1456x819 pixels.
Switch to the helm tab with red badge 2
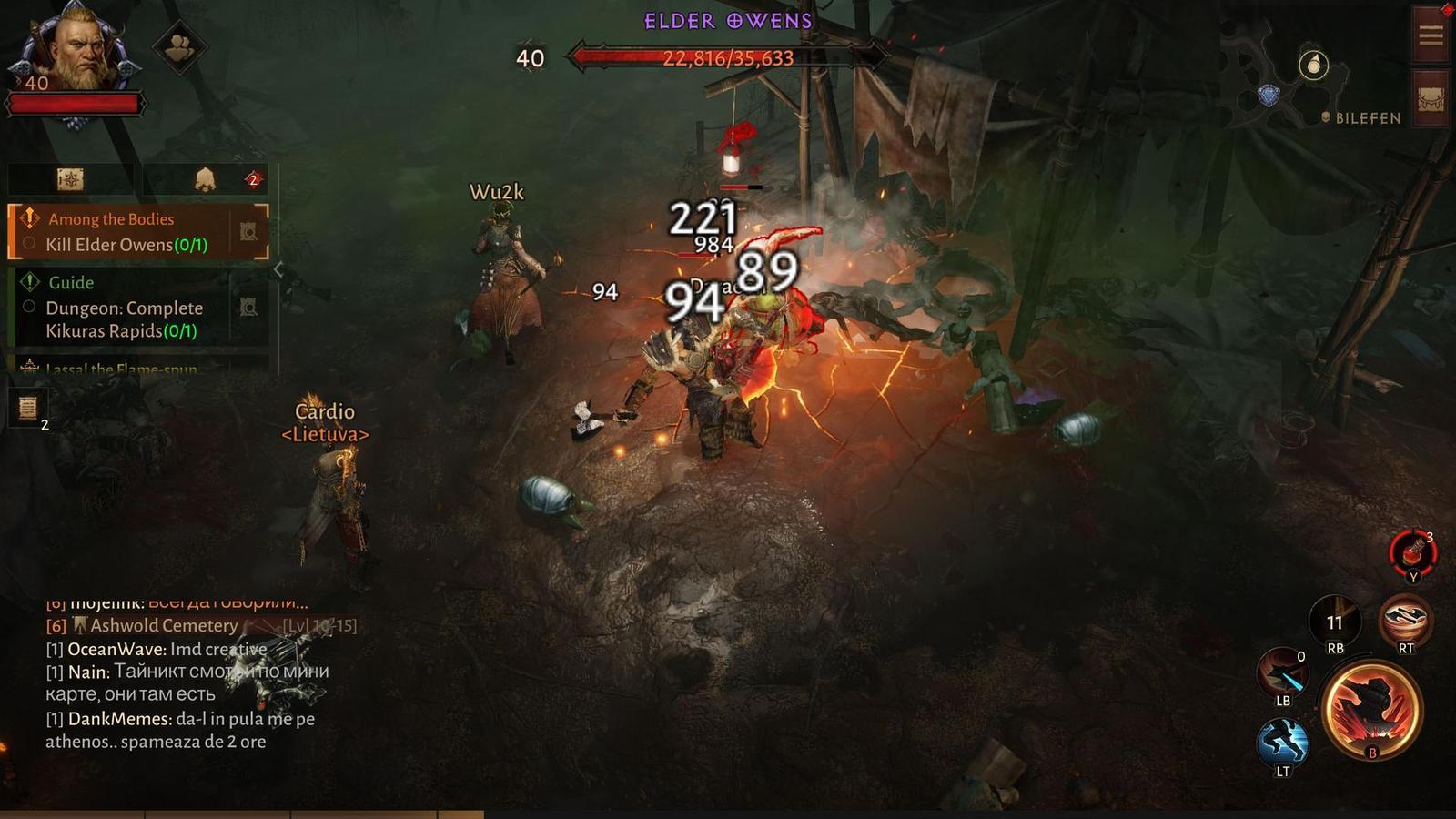pyautogui.click(x=207, y=179)
